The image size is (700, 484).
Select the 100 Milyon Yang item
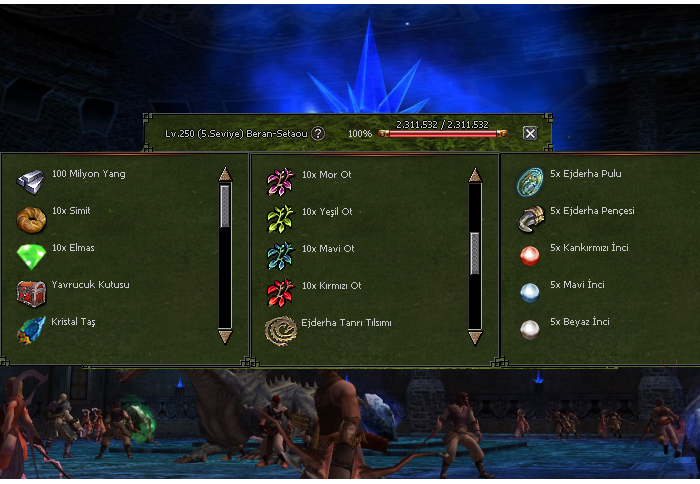coord(32,181)
